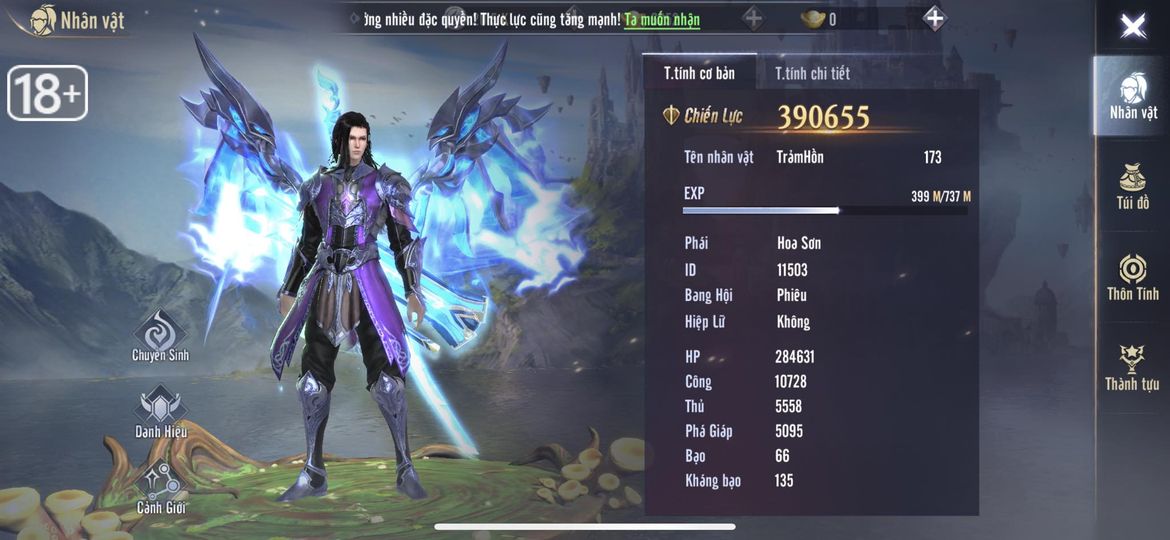Switch to the T.tính chi tiết tab
Screen dimensions: 1170x540
pyautogui.click(x=812, y=73)
